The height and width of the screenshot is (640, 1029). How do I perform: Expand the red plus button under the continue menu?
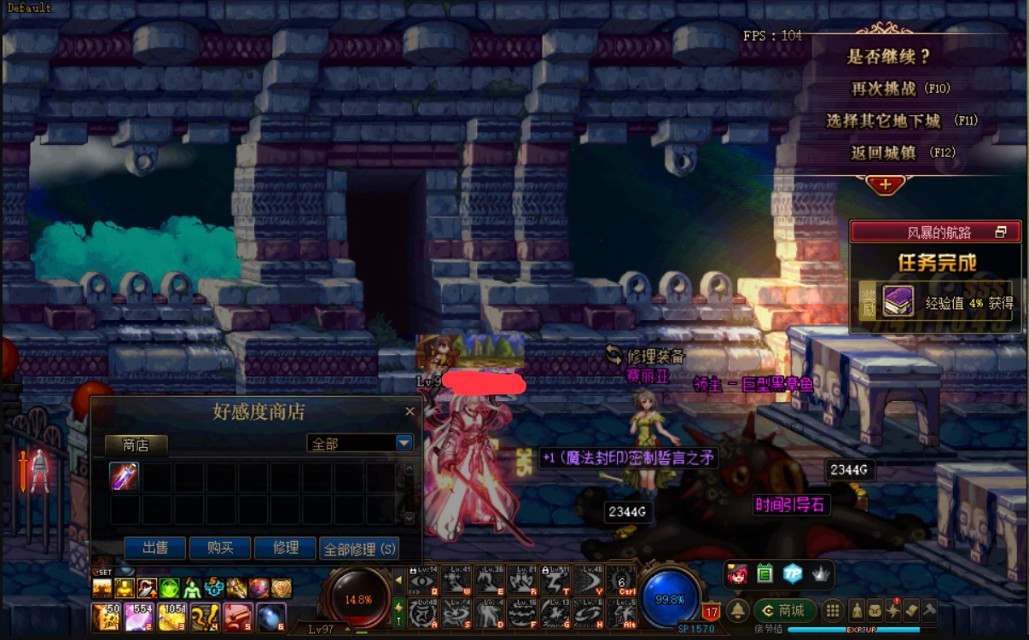click(885, 184)
